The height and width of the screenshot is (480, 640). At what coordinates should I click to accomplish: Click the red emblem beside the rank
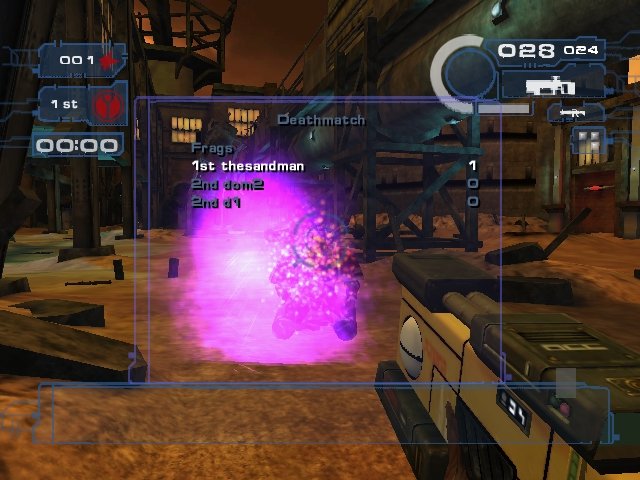[x=106, y=104]
